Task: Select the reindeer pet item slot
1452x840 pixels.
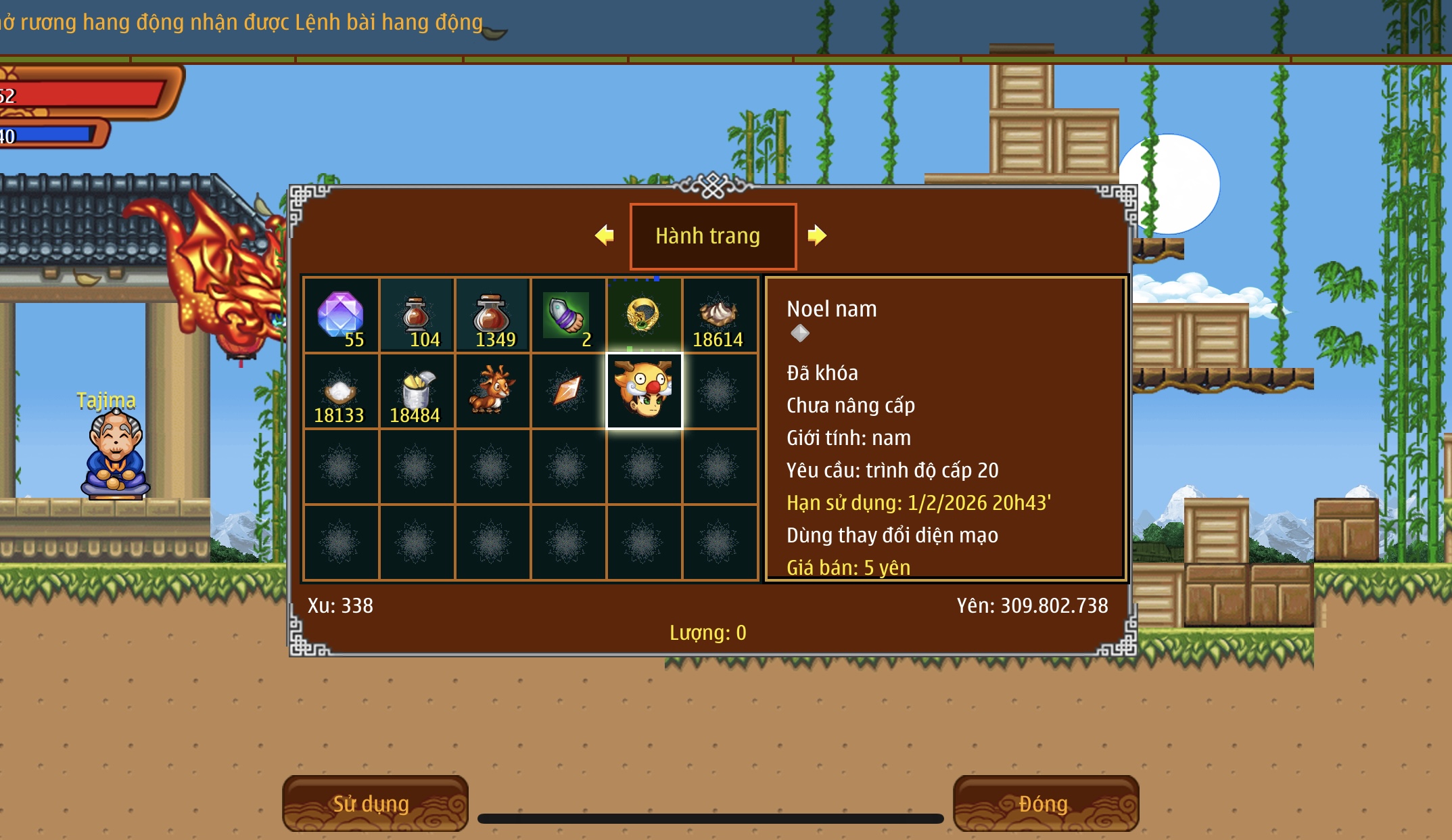Action: 492,392
